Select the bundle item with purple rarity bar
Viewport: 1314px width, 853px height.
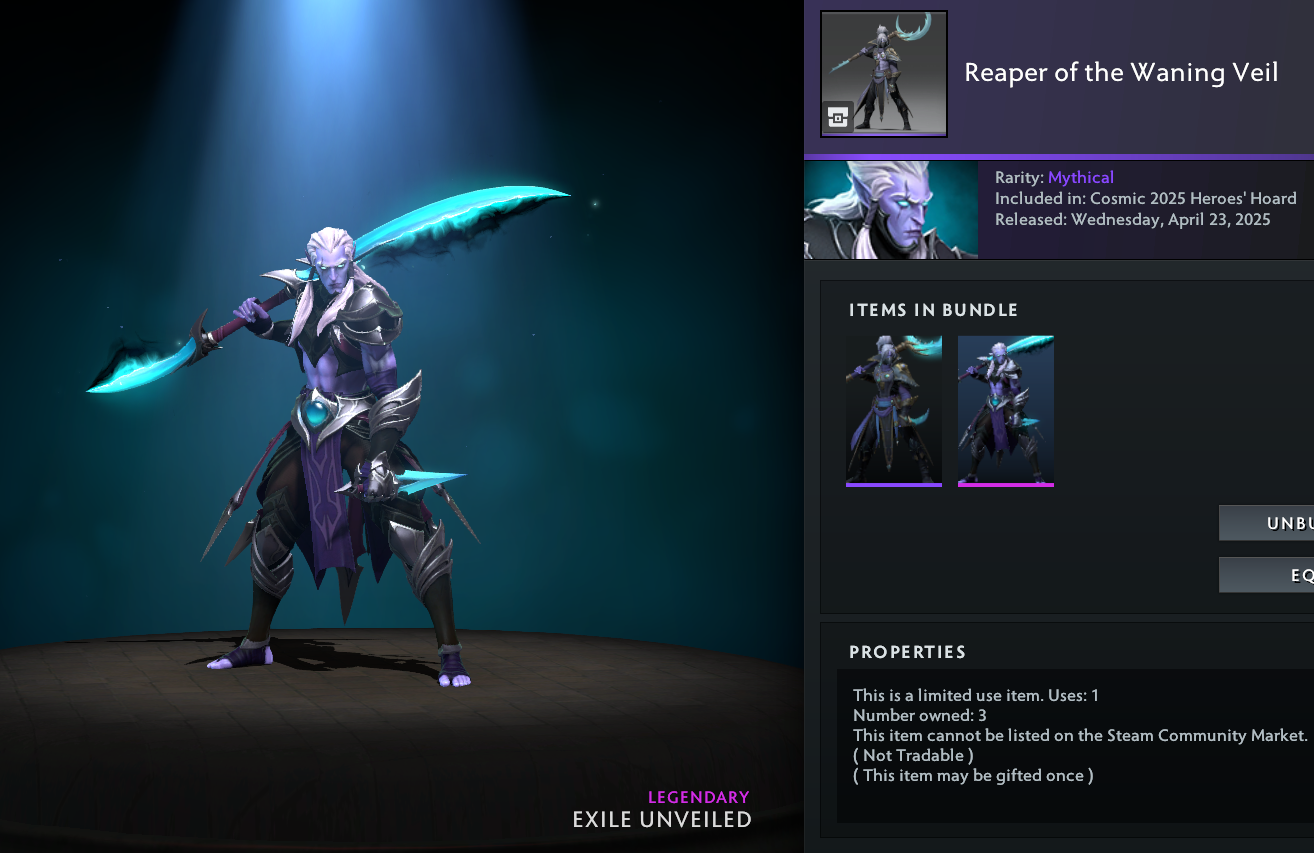[893, 410]
